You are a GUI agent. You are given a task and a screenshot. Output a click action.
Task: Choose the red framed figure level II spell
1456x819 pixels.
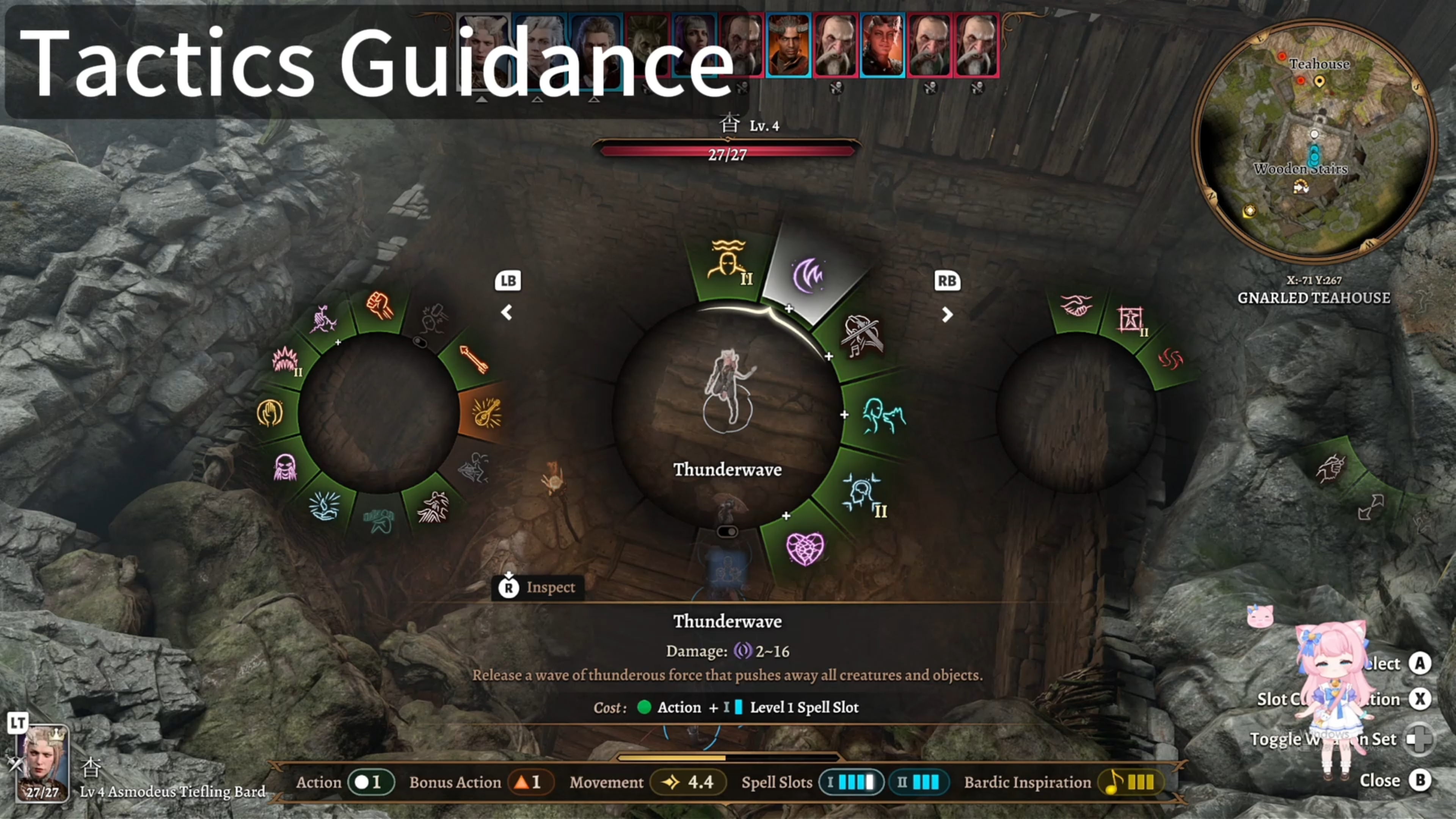coord(1130,320)
